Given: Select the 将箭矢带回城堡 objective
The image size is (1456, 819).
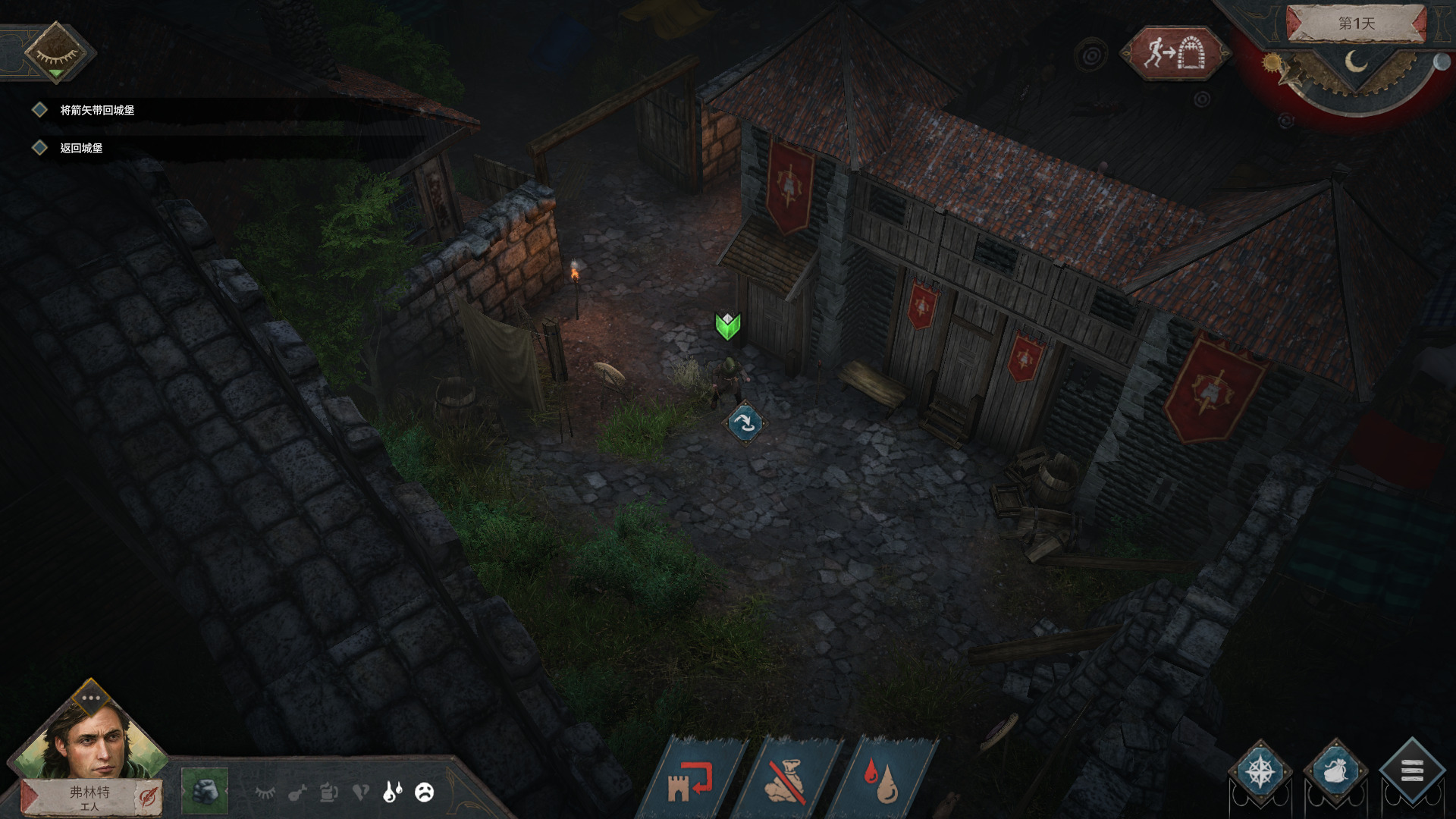Looking at the screenshot, I should (97, 110).
